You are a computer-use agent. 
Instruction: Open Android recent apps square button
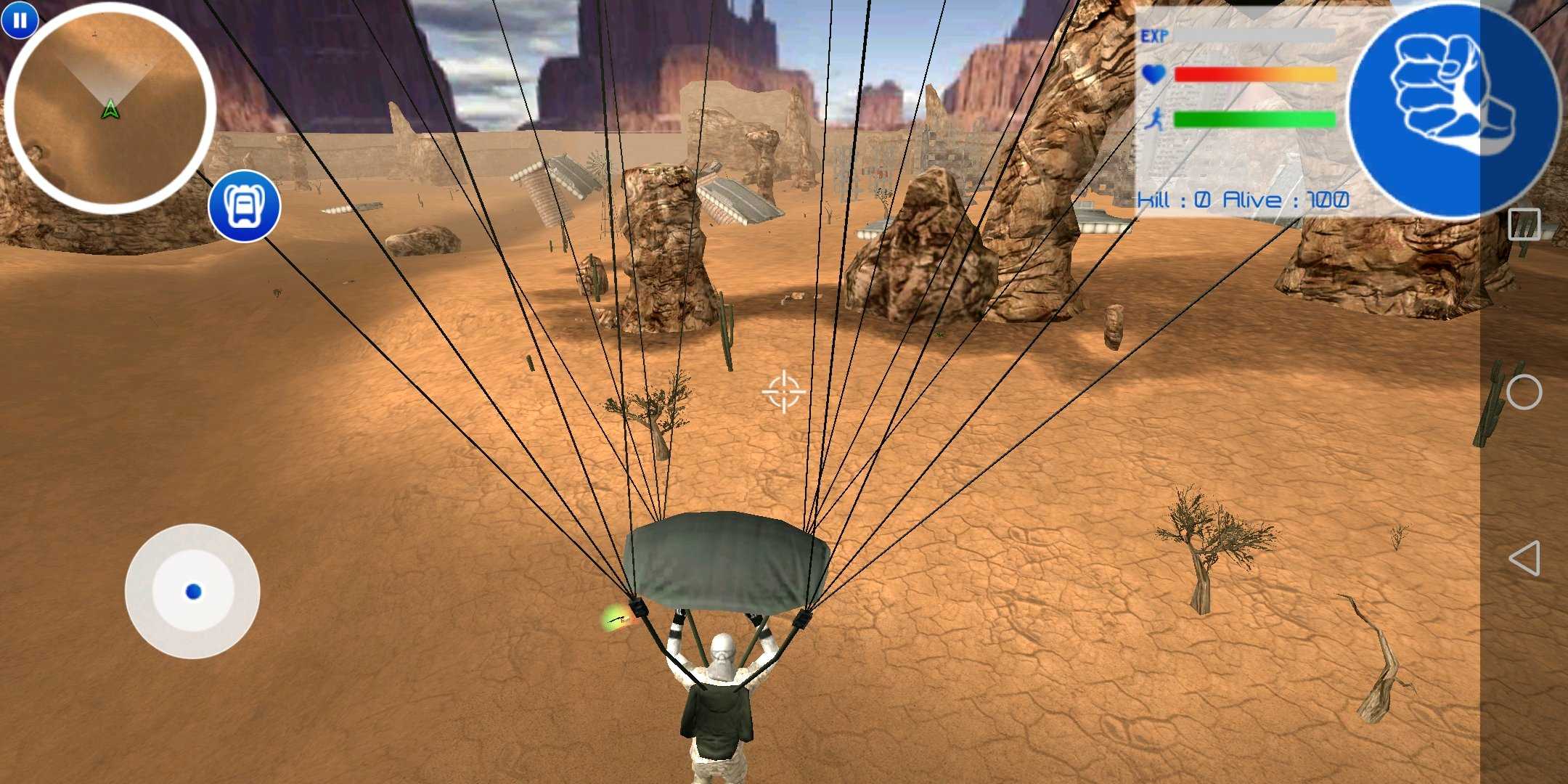(x=1524, y=224)
